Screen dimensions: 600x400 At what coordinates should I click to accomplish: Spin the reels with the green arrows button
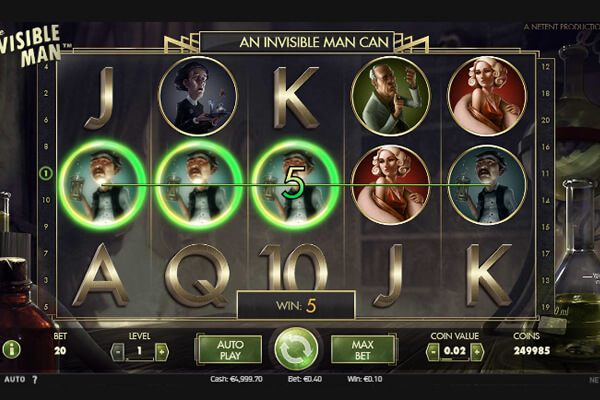click(296, 349)
